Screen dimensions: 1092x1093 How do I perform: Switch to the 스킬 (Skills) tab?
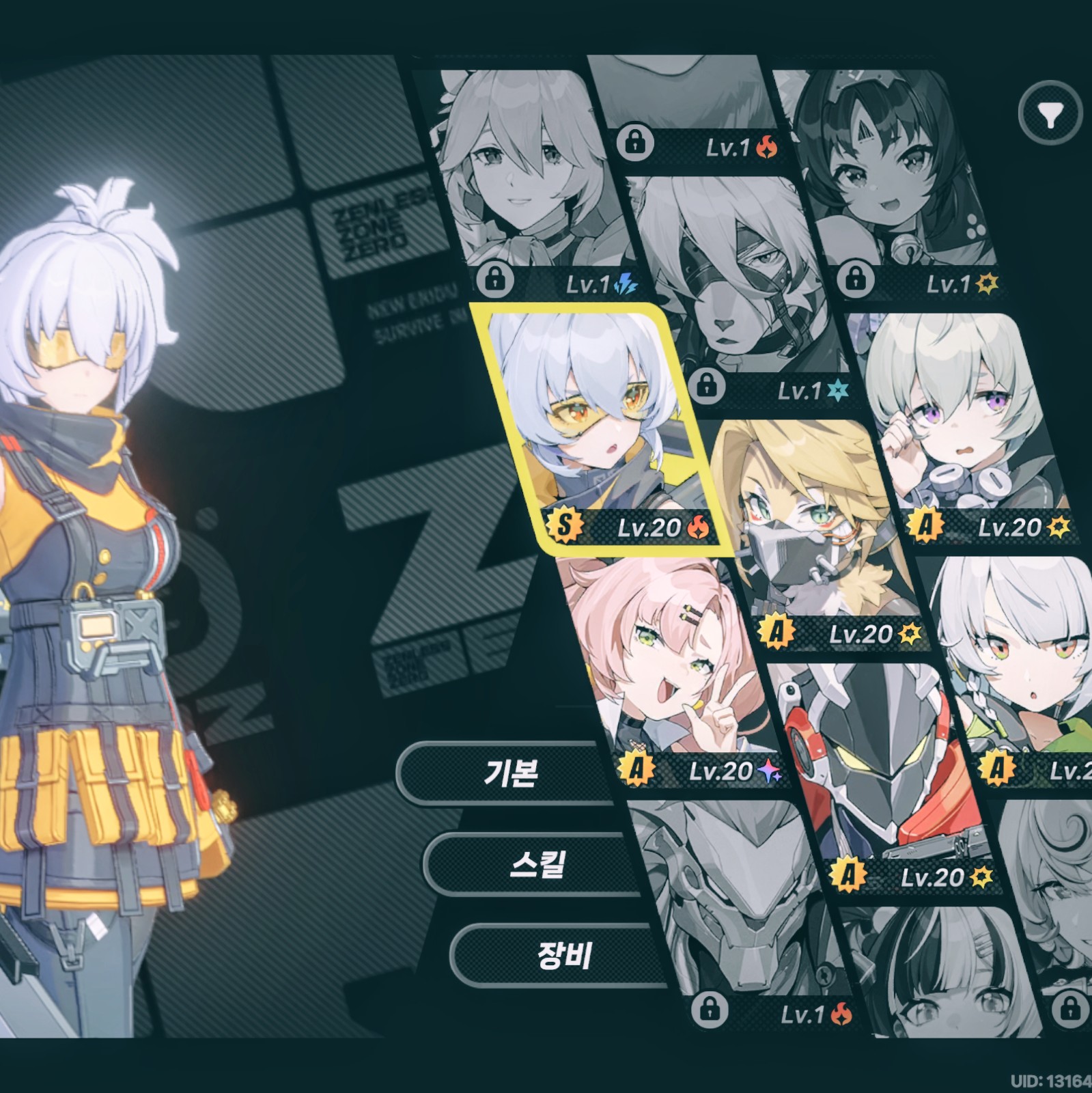click(x=537, y=864)
